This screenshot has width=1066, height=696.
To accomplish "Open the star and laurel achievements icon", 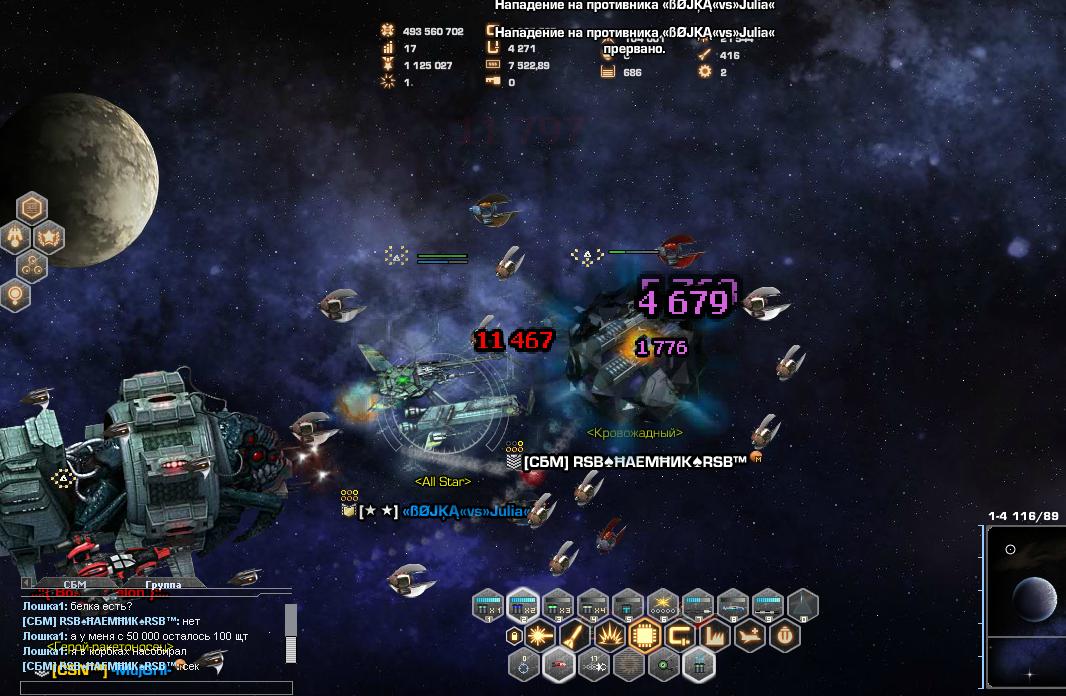I will pyautogui.click(x=49, y=238).
